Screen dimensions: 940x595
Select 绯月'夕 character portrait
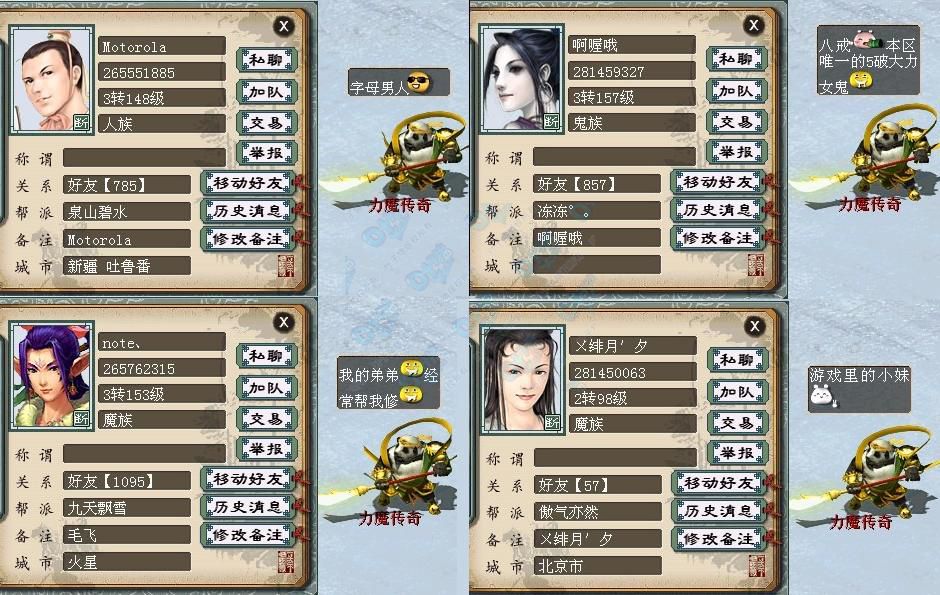pyautogui.click(x=523, y=379)
